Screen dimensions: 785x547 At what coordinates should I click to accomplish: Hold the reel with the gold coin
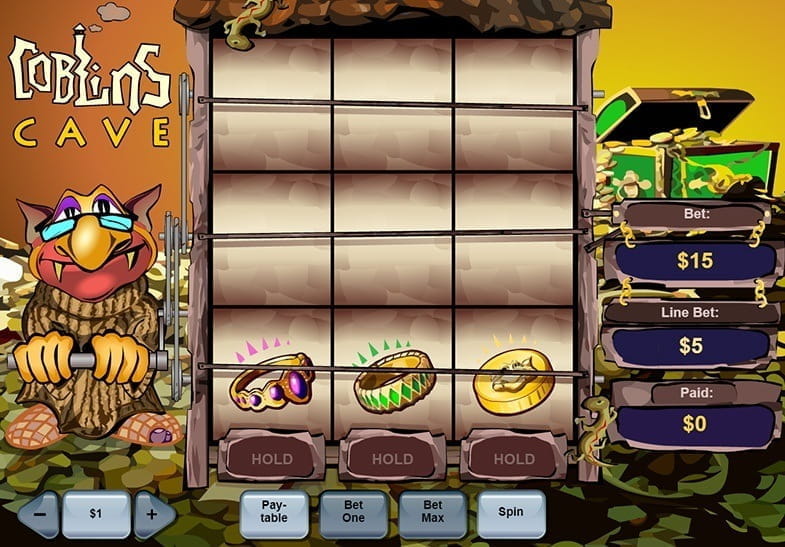tap(513, 459)
